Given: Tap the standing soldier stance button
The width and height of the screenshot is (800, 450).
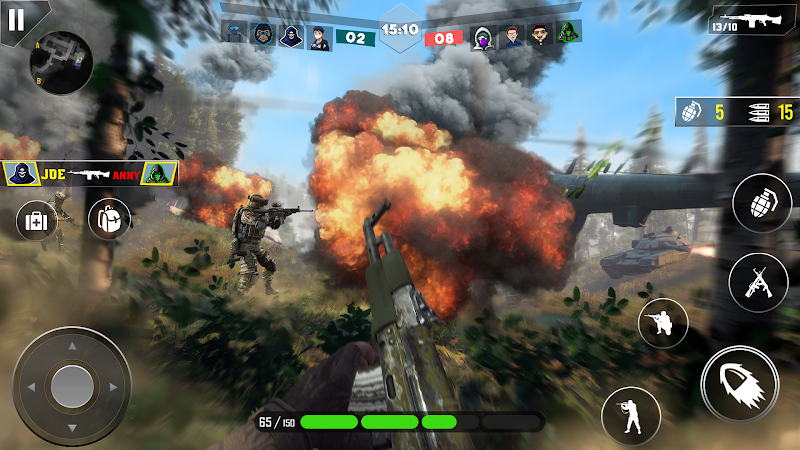Looking at the screenshot, I should coord(630,415).
